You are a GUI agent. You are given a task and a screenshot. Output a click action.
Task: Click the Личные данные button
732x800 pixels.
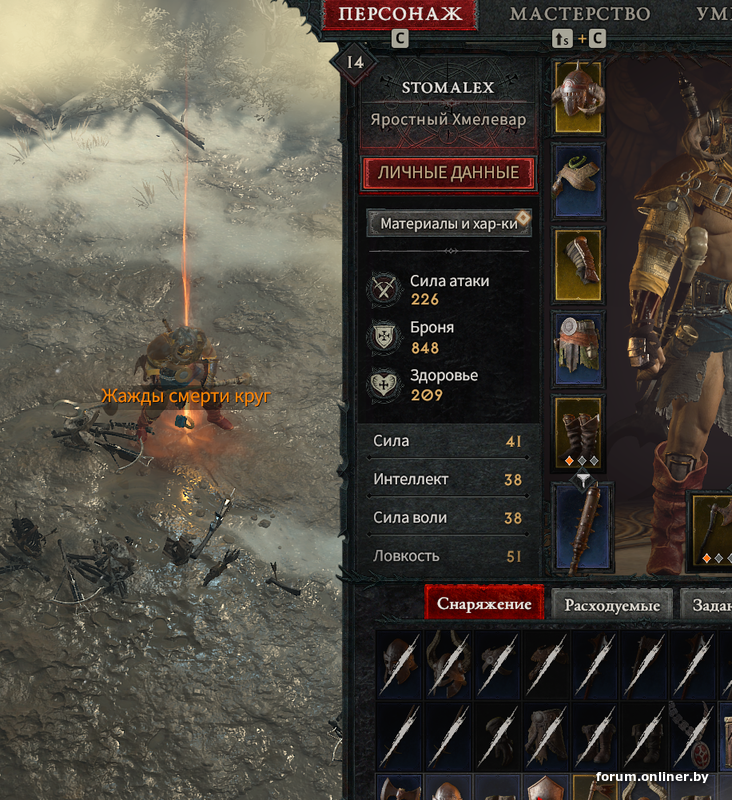(x=448, y=173)
